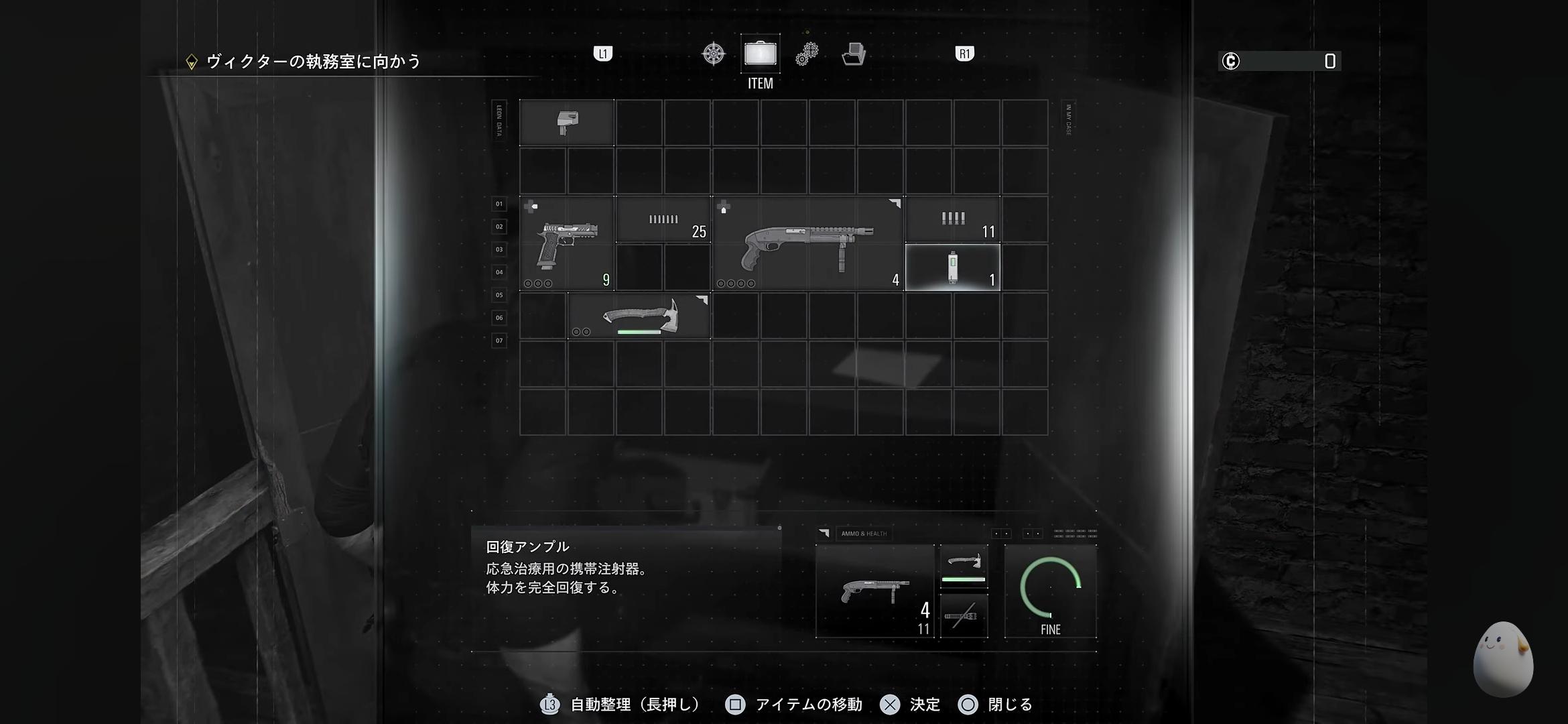This screenshot has height=724, width=1568.
Task: Switch to the ITEM briefcase tab
Action: (761, 54)
